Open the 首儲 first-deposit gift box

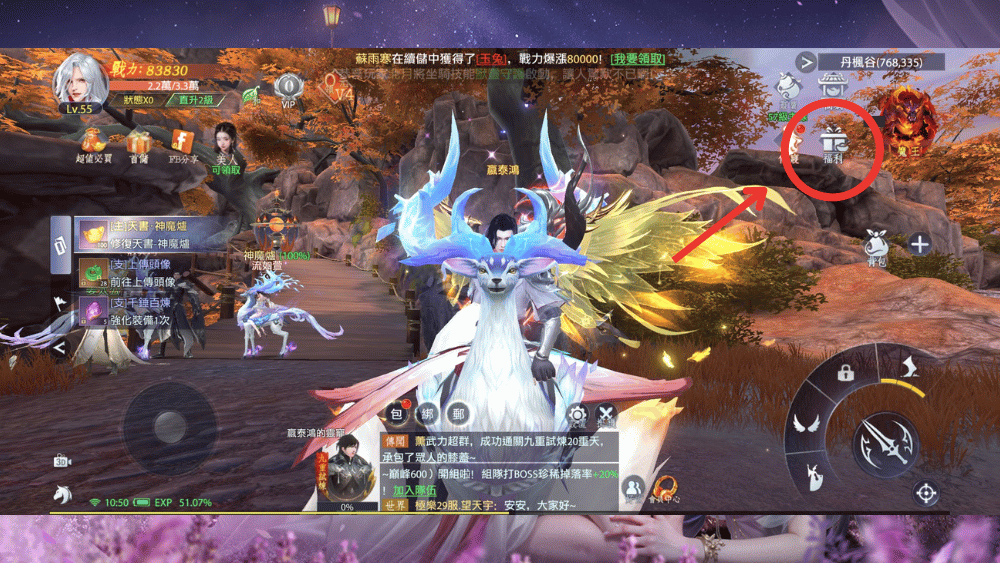point(138,143)
